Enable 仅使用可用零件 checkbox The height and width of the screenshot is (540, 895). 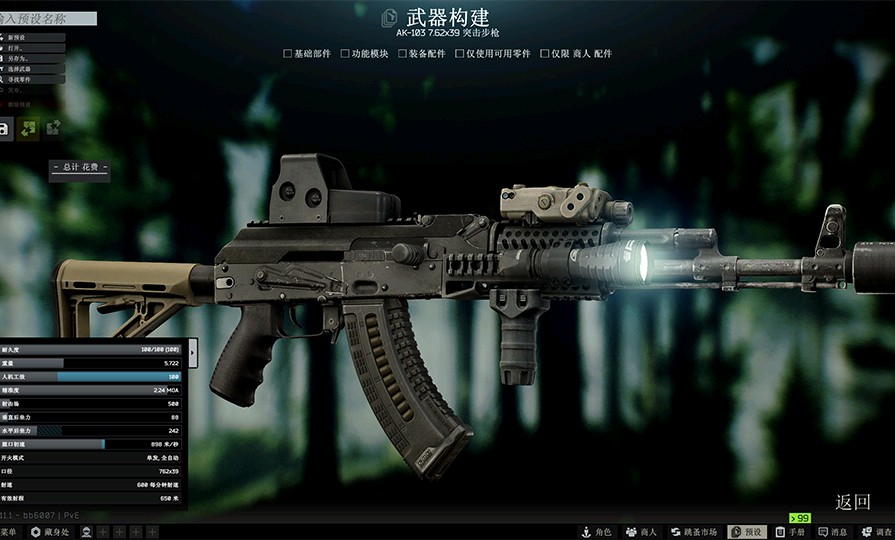pos(459,54)
